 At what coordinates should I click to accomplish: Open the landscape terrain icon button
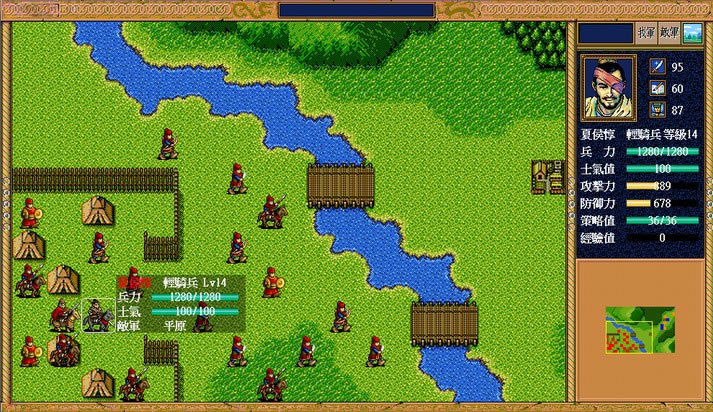click(692, 33)
